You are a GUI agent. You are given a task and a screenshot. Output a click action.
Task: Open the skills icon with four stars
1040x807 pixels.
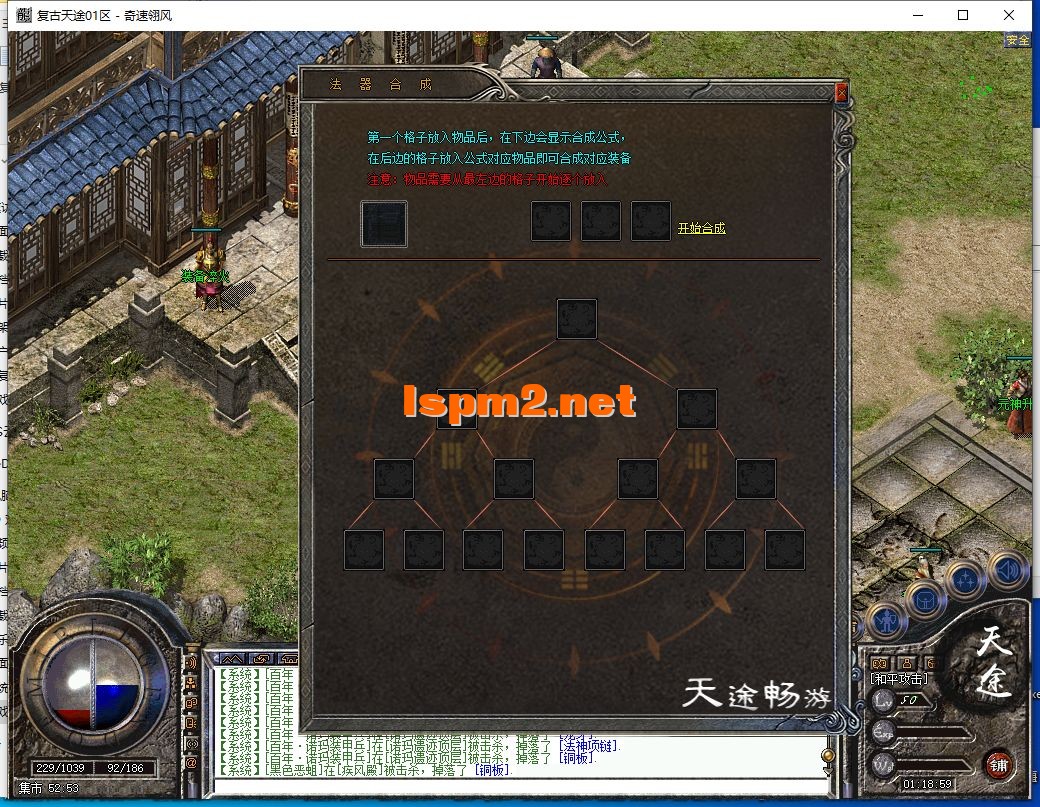pyautogui.click(x=965, y=582)
